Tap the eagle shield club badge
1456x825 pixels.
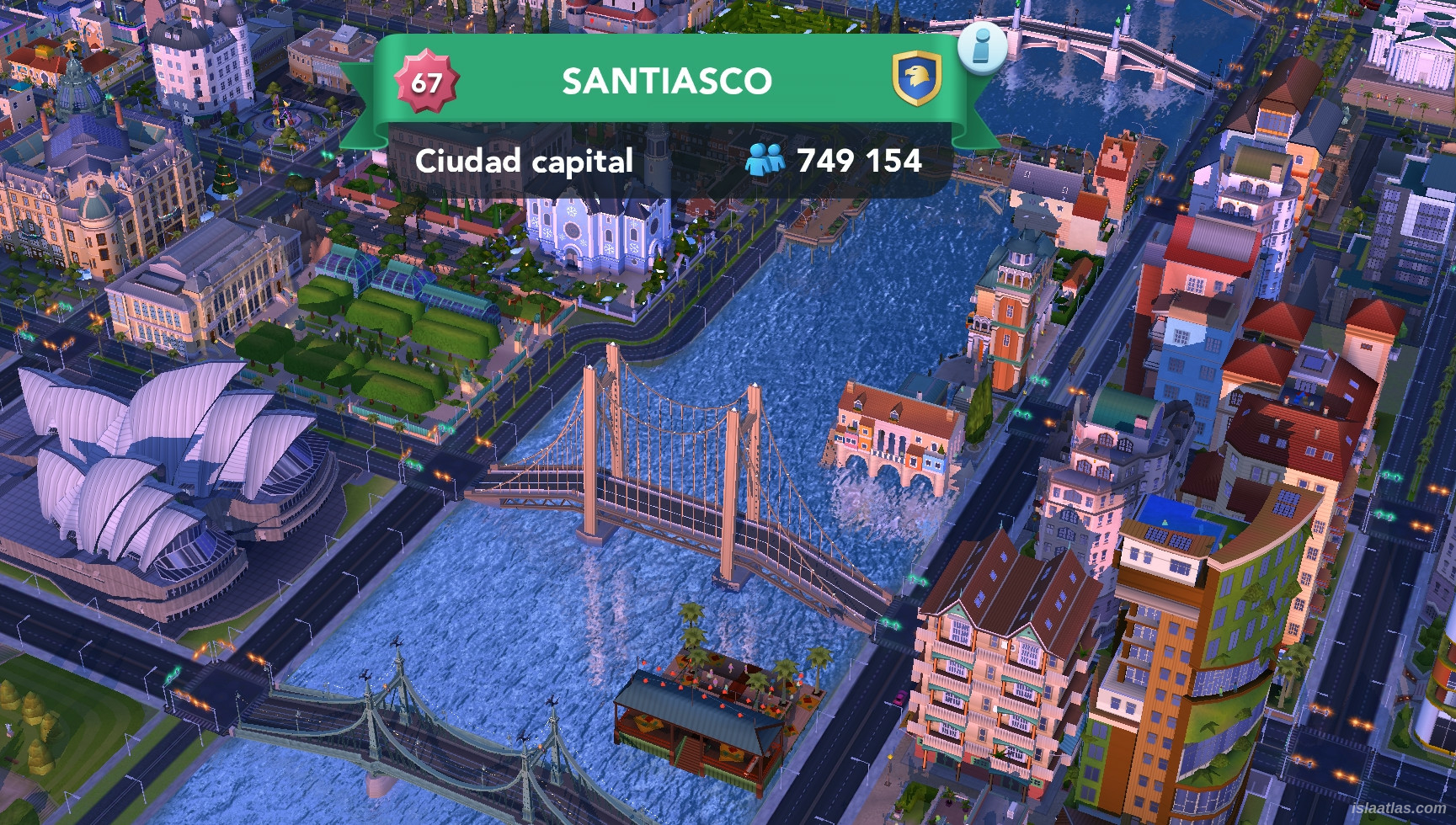point(917,79)
